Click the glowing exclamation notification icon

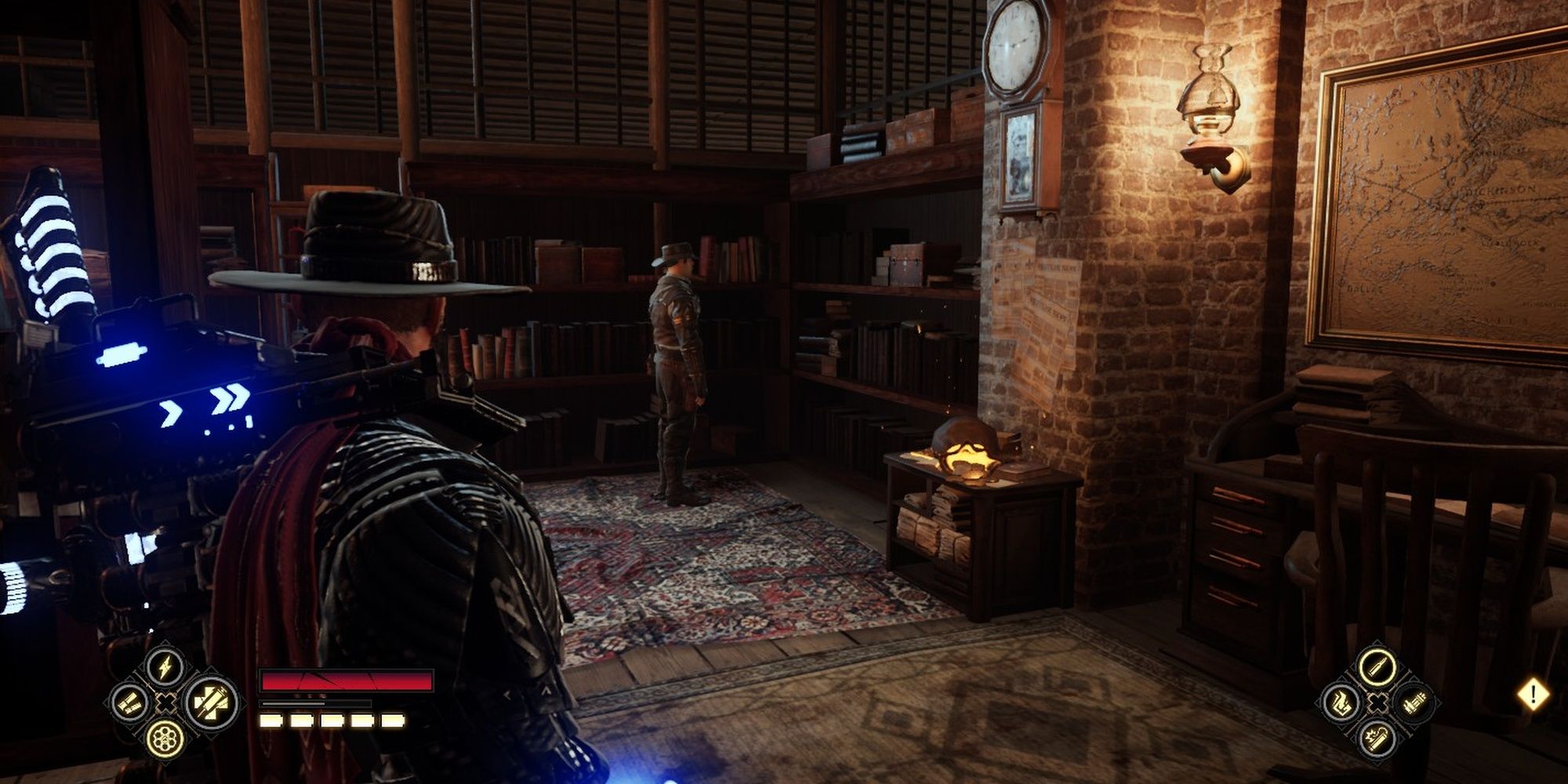click(x=1533, y=692)
